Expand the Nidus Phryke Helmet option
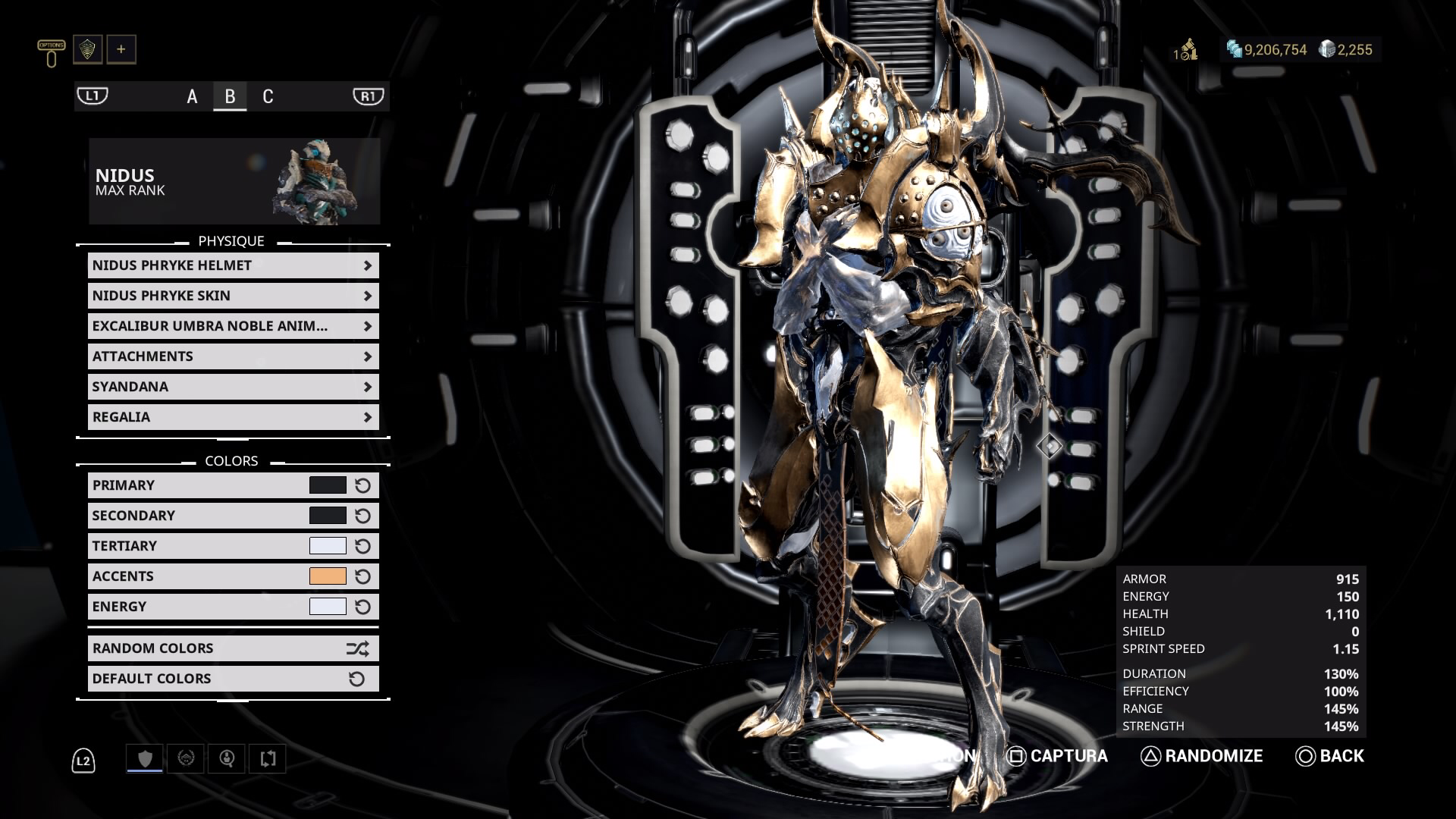The height and width of the screenshot is (819, 1456). point(232,265)
